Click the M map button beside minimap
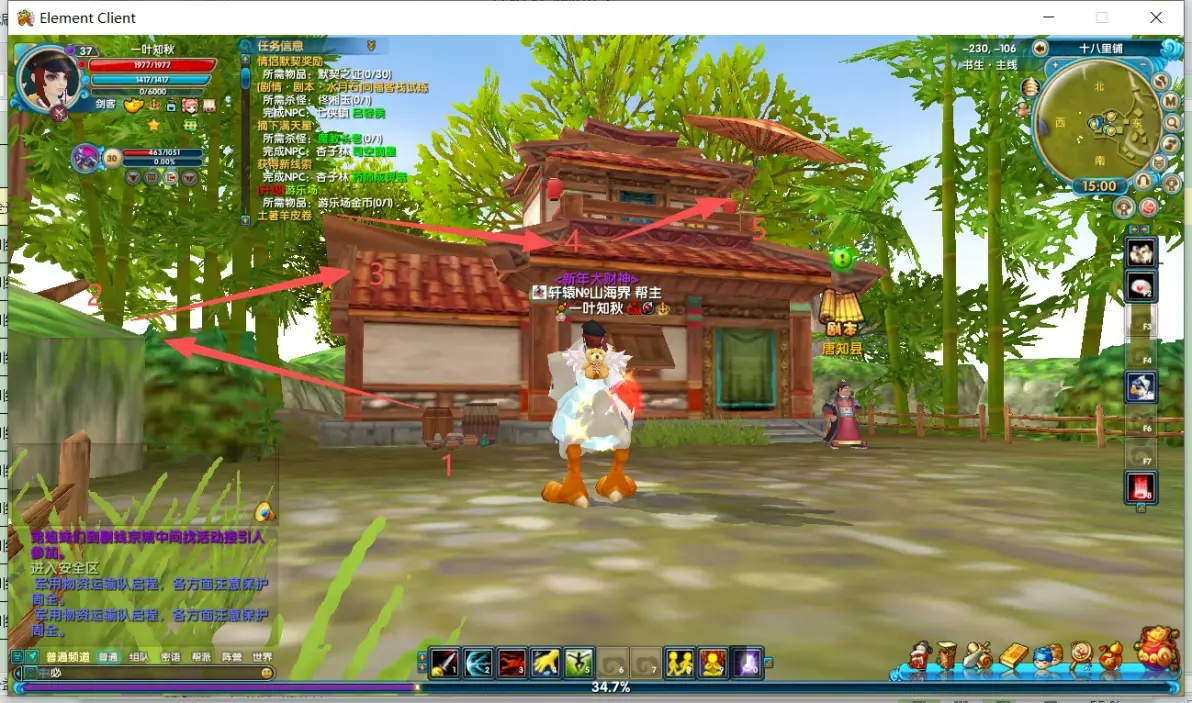 pyautogui.click(x=1169, y=101)
